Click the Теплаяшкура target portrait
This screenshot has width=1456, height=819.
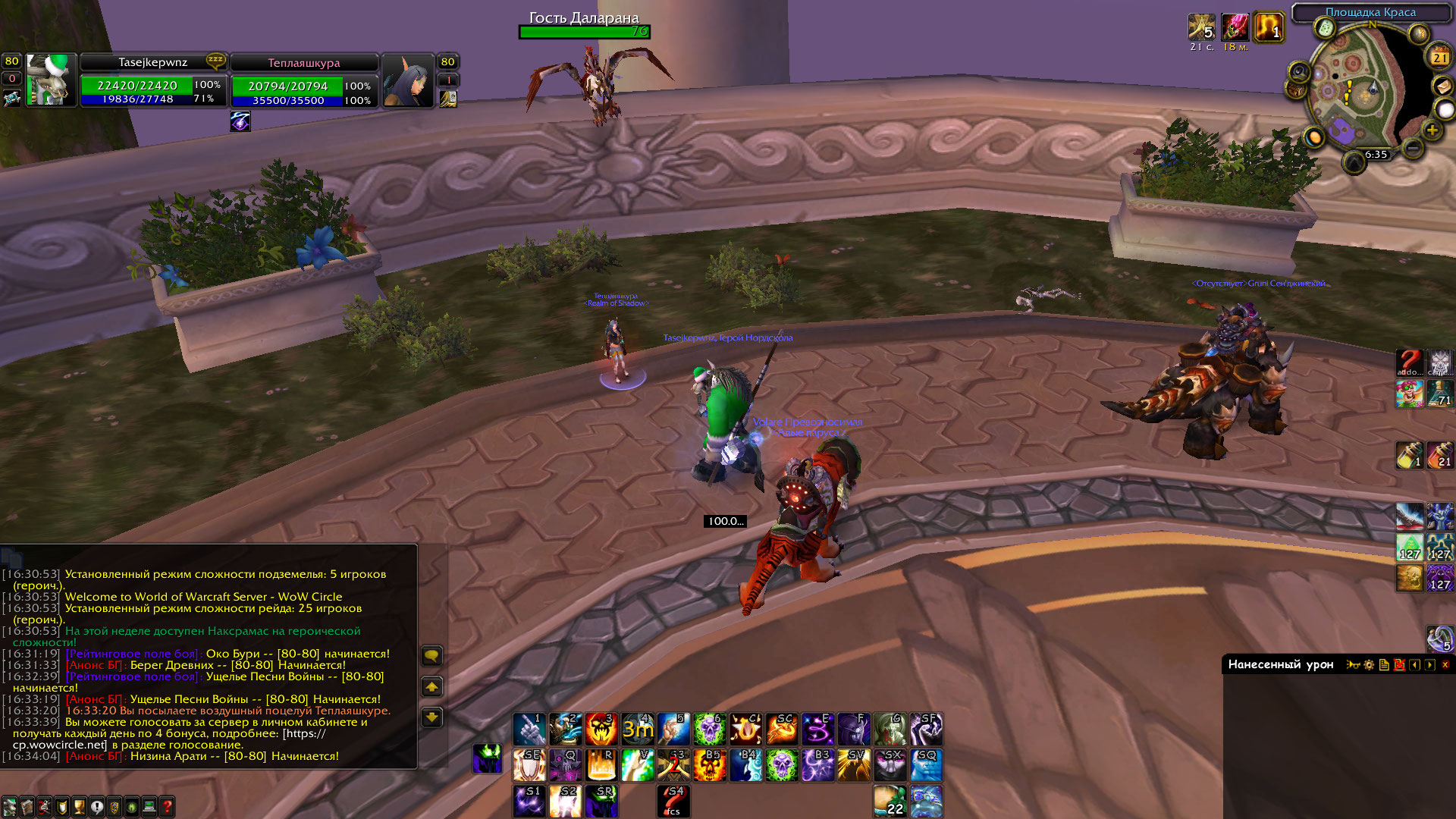[407, 80]
